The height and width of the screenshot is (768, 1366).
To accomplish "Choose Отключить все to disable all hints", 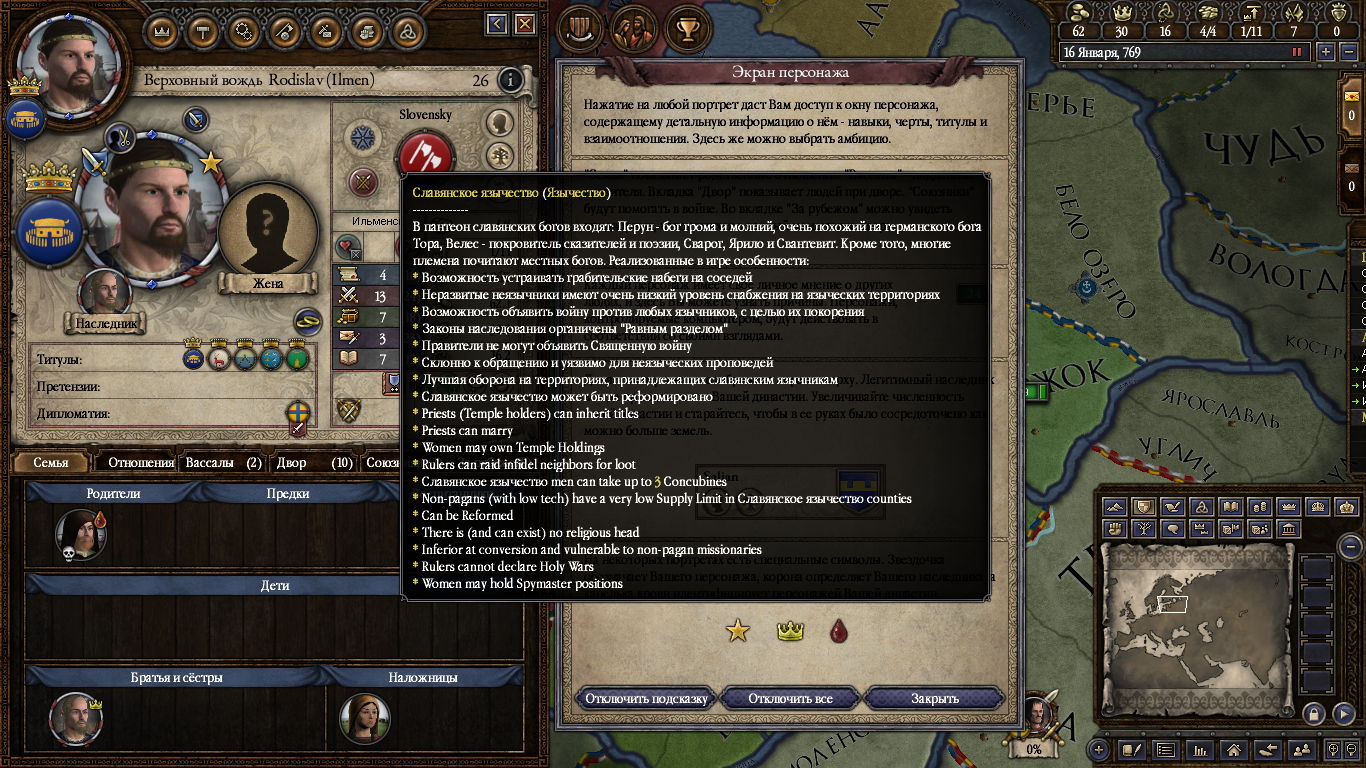I will [790, 698].
